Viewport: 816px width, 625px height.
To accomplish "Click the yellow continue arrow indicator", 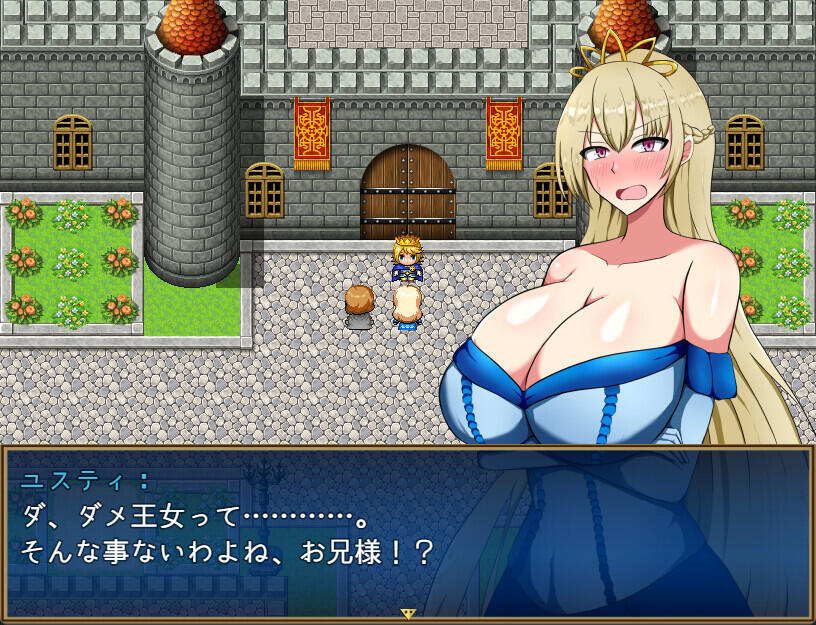I will point(408,613).
